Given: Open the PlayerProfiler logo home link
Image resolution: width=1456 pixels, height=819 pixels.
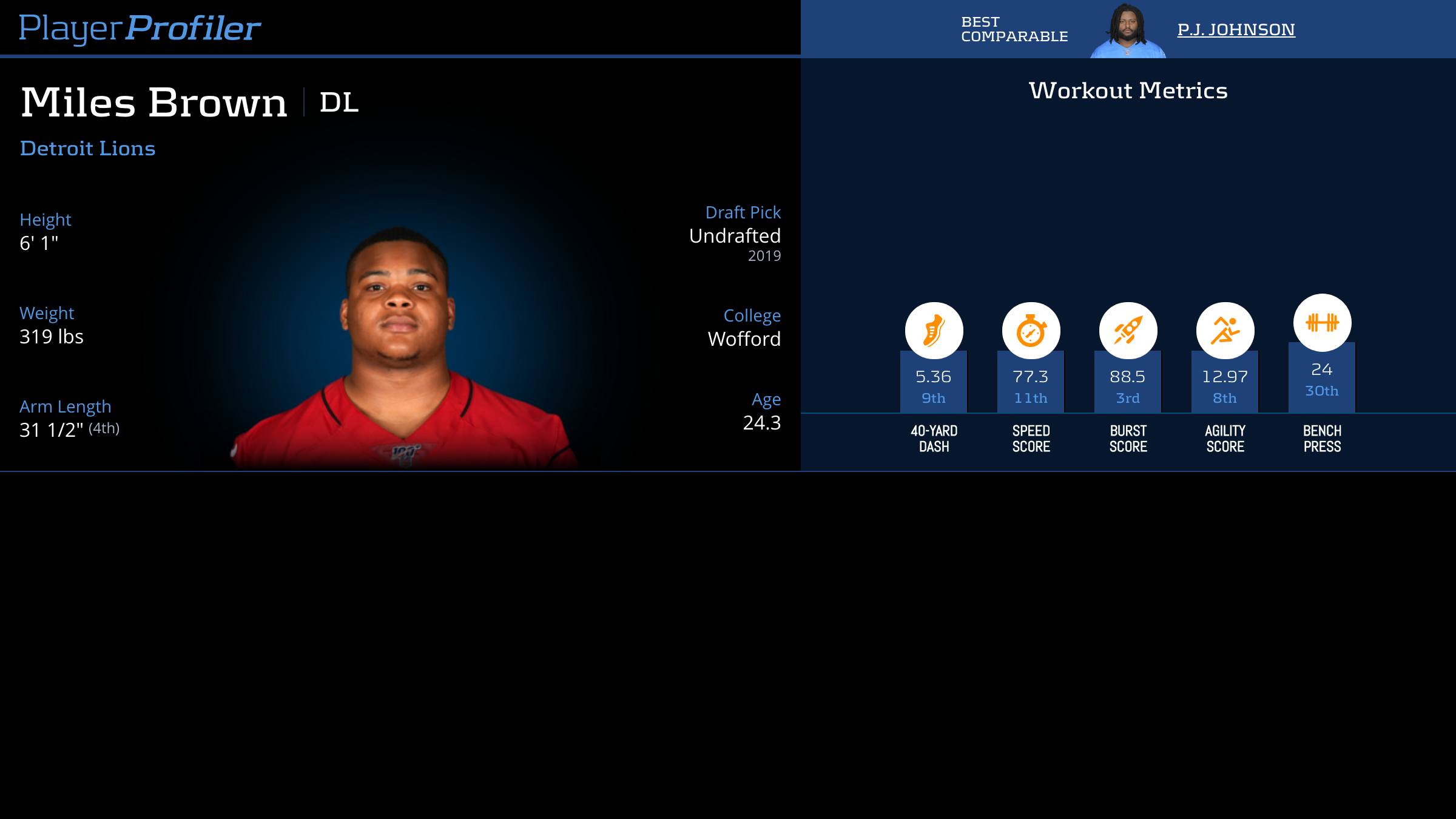Looking at the screenshot, I should coord(140,28).
